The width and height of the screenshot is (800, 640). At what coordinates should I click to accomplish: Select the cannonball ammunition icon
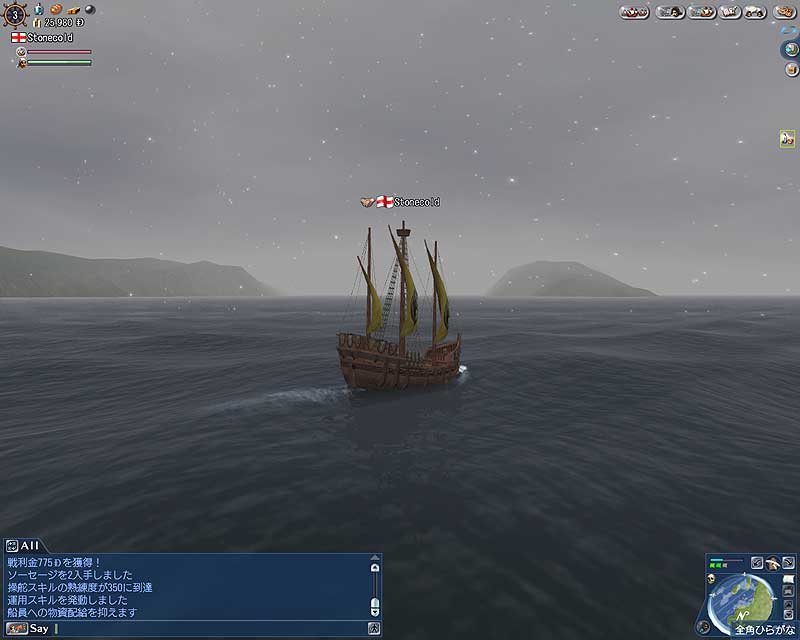coord(88,10)
